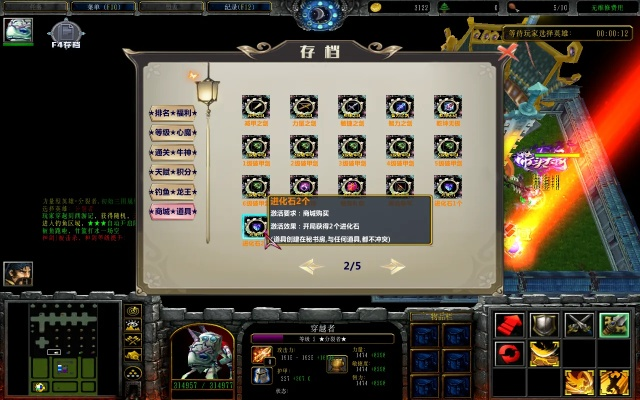This screenshot has height=400, width=640.
Task: Select the 1级破甲剑 item icon
Action: coord(255,147)
